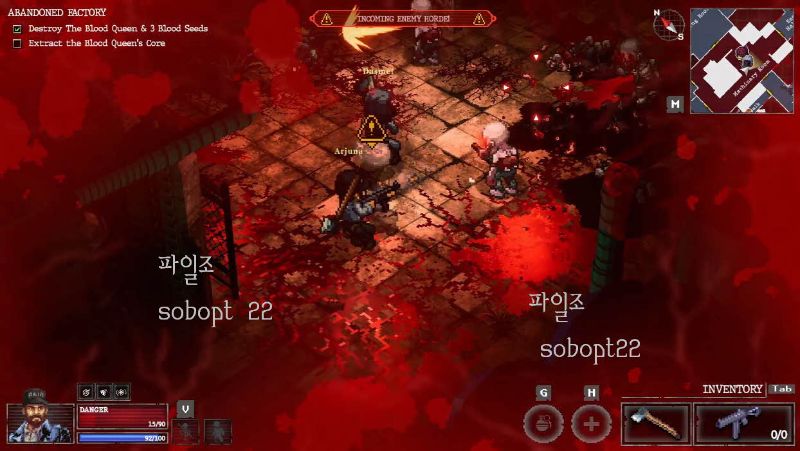
Task: Click the bearded survivor character portrait
Action: click(x=40, y=417)
